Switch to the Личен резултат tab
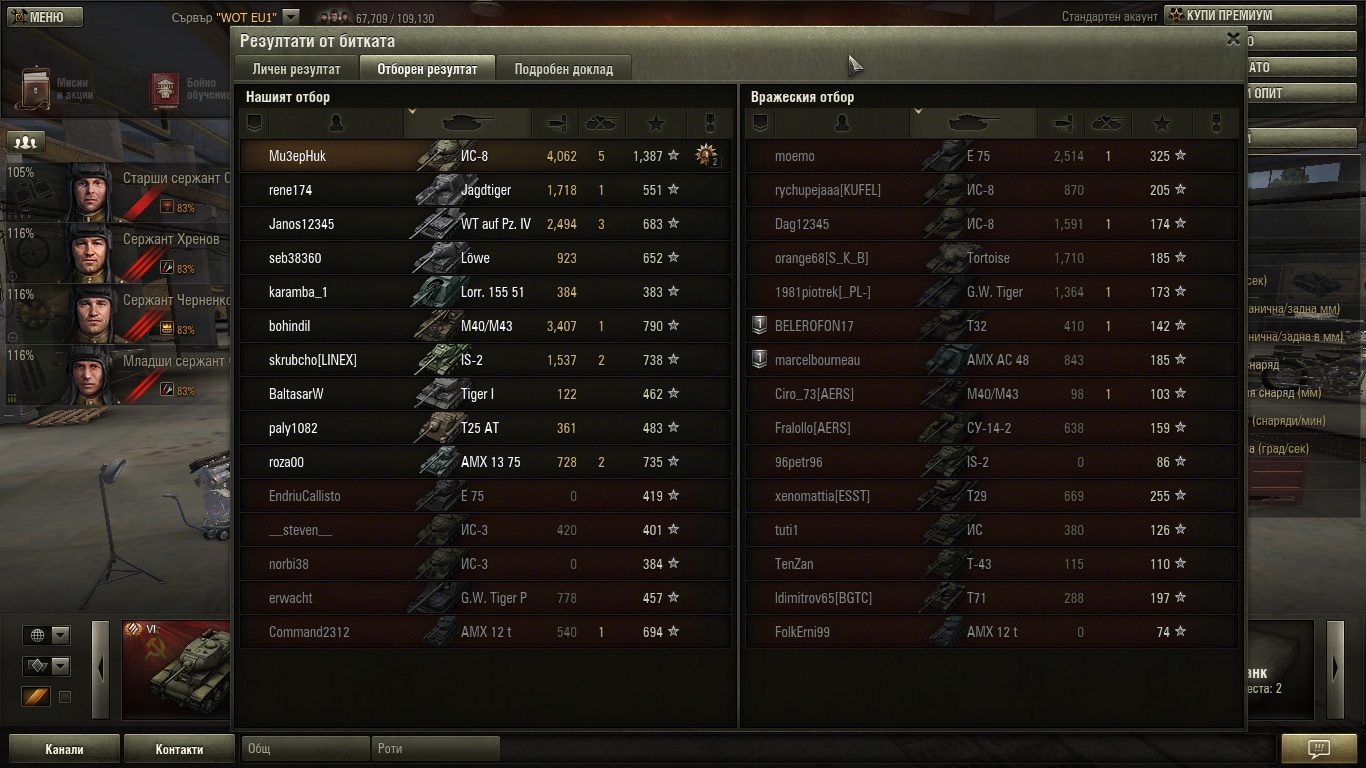This screenshot has height=768, width=1366. pyautogui.click(x=296, y=69)
